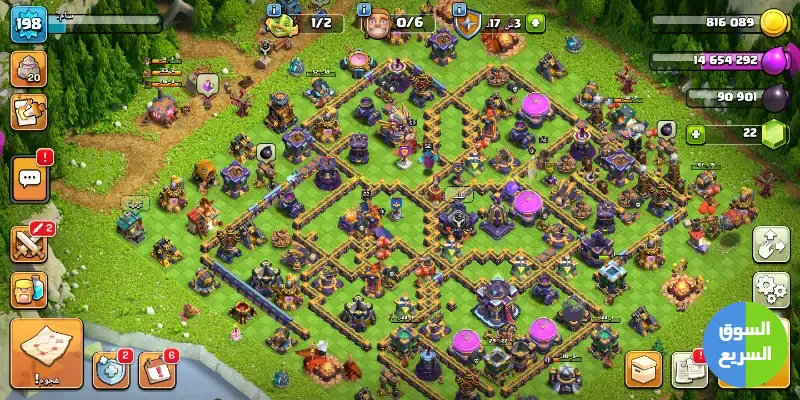
Task: Open the chat speech bubble
Action: (28, 180)
